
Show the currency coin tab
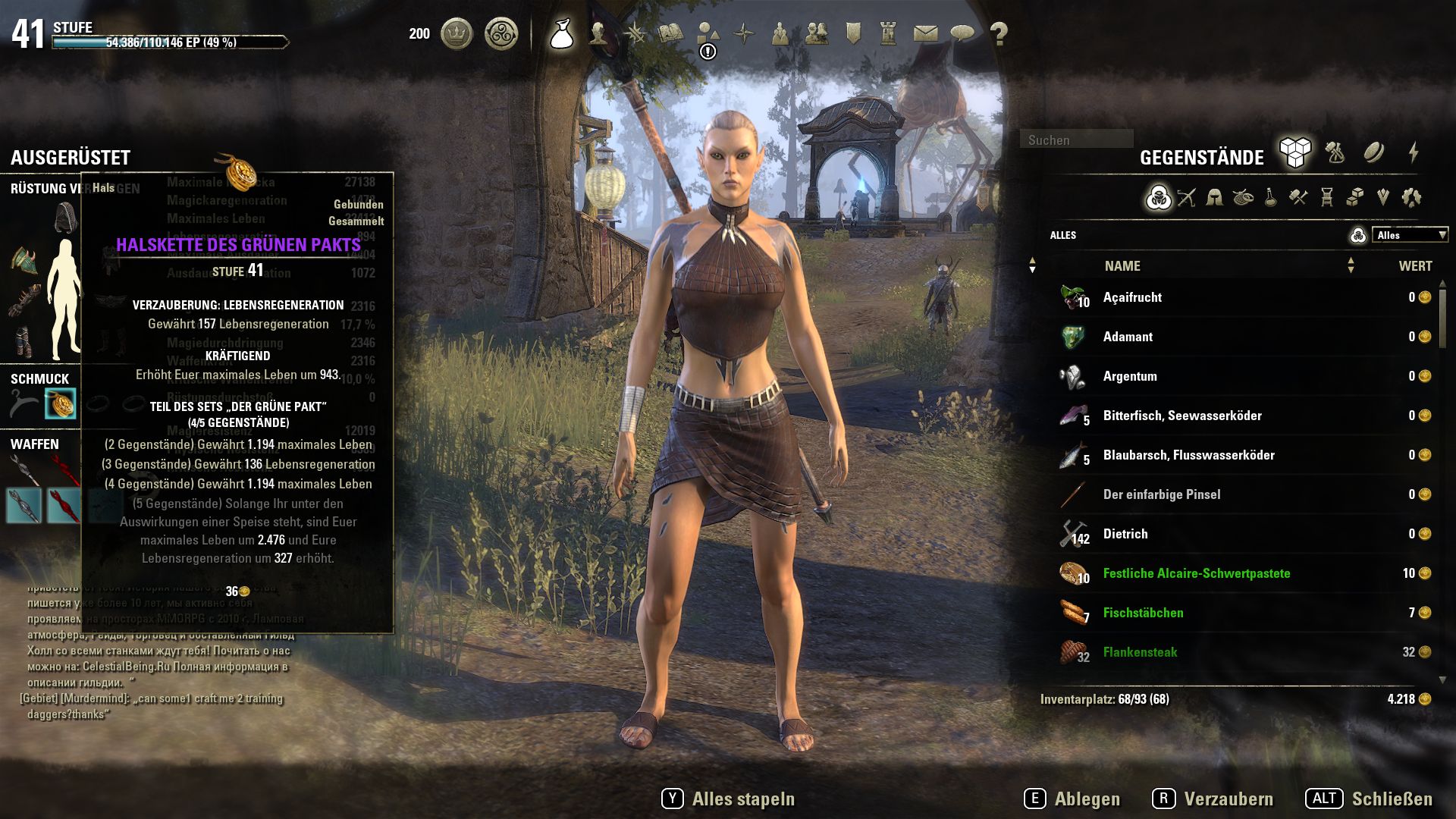[x=1373, y=153]
